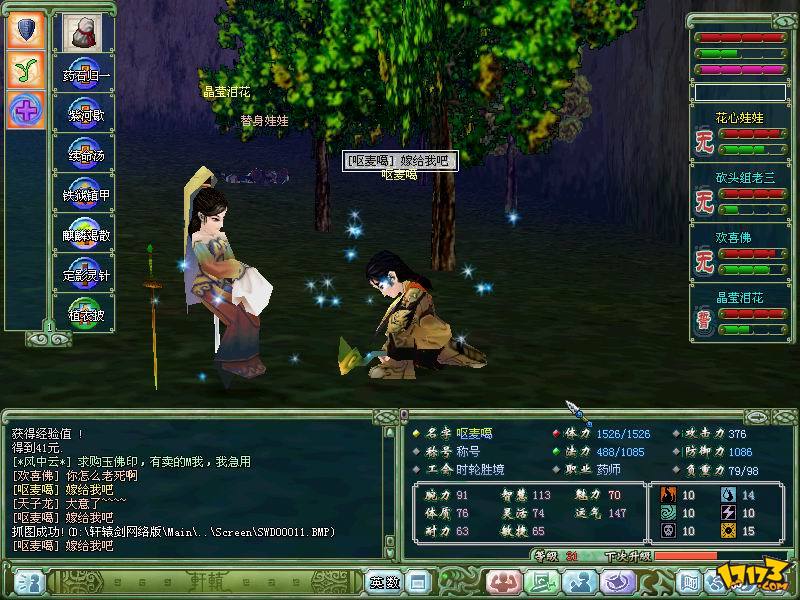Open the far-left blue character button
The width and height of the screenshot is (800, 600).
30,581
